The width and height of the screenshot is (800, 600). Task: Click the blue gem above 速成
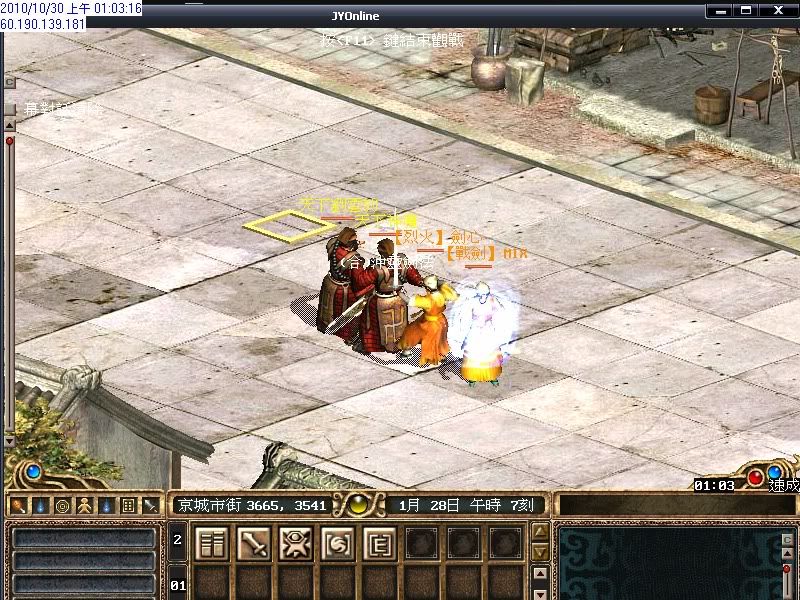[x=773, y=471]
